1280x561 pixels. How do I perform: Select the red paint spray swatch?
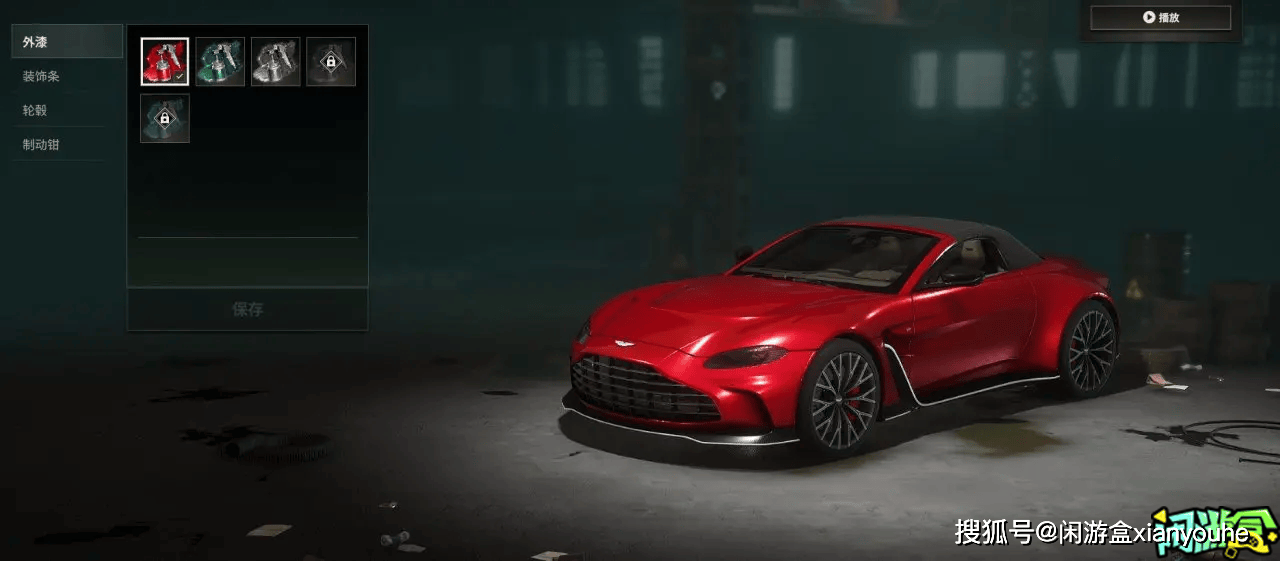tap(165, 62)
